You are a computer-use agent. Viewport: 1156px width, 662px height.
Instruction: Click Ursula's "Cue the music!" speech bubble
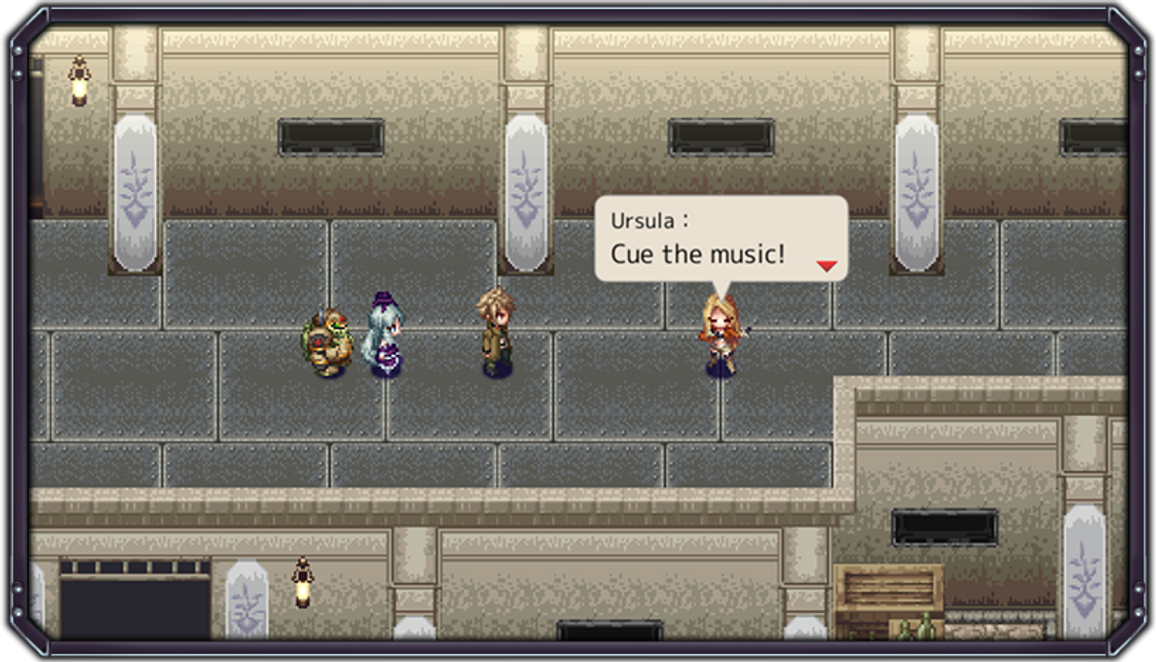click(x=720, y=238)
